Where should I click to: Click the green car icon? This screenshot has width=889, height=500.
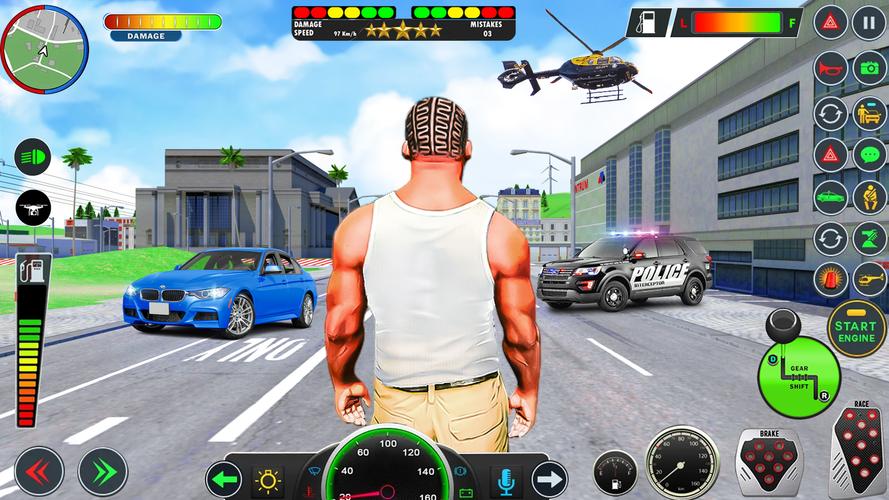pyautogui.click(x=830, y=197)
